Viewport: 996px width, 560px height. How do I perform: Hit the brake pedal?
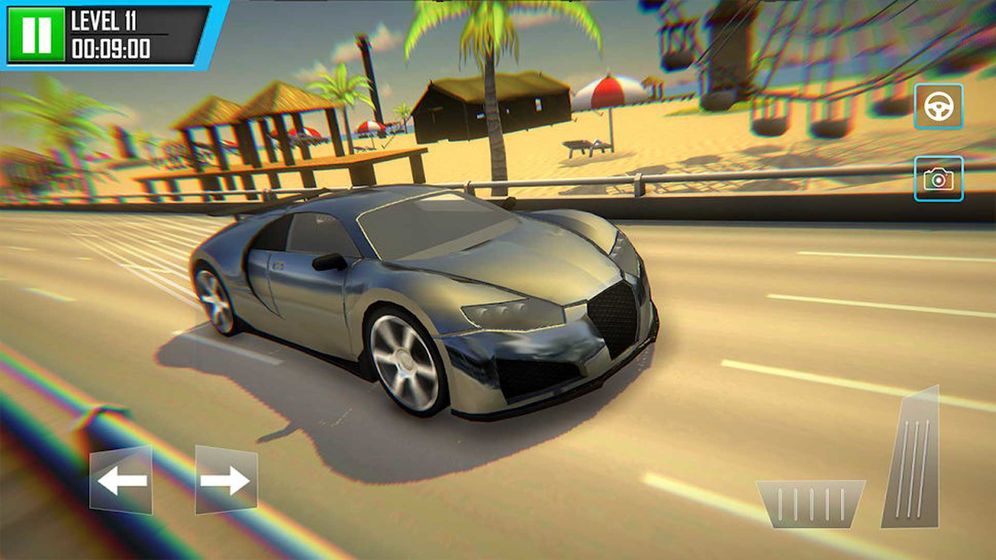[809, 502]
